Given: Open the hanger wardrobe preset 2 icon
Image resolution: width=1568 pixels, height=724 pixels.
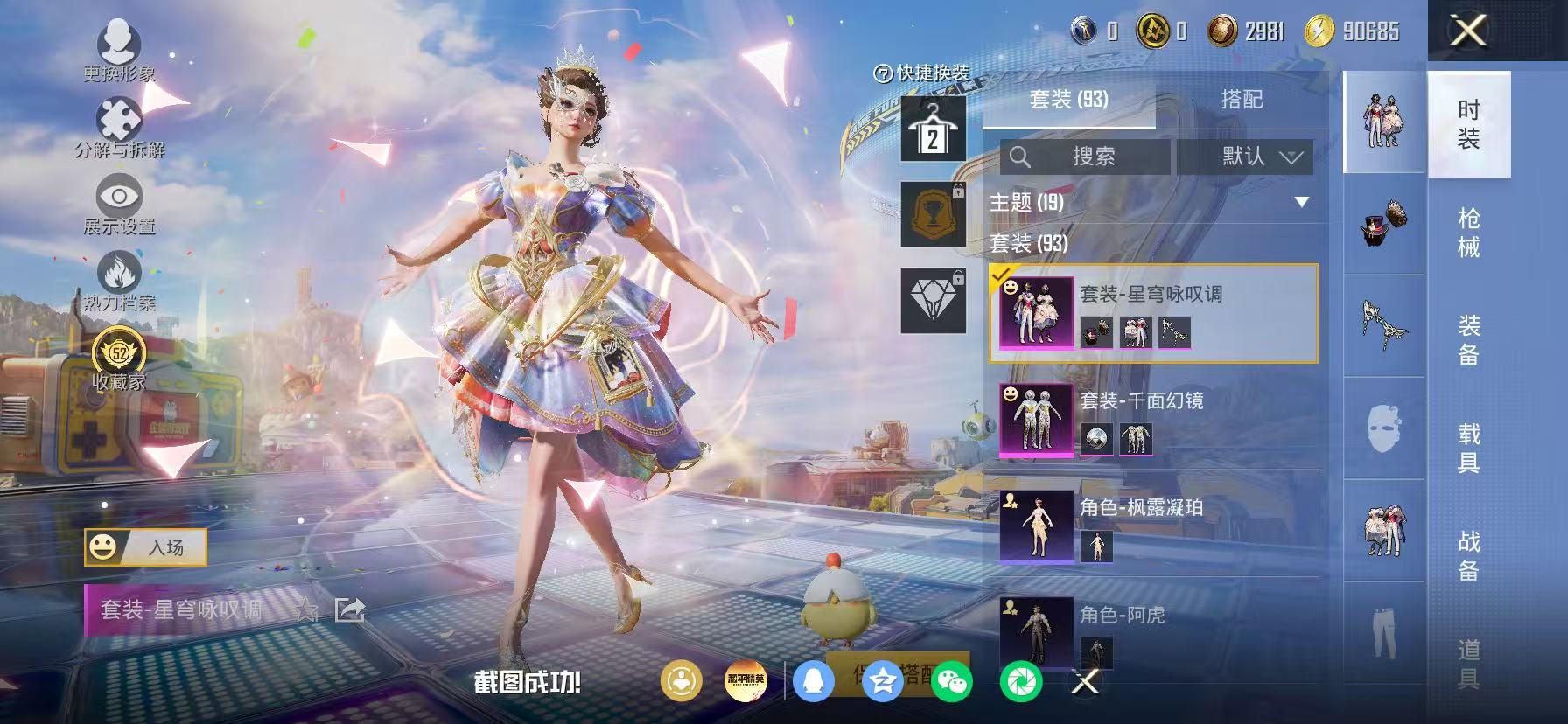Looking at the screenshot, I should click(x=933, y=129).
